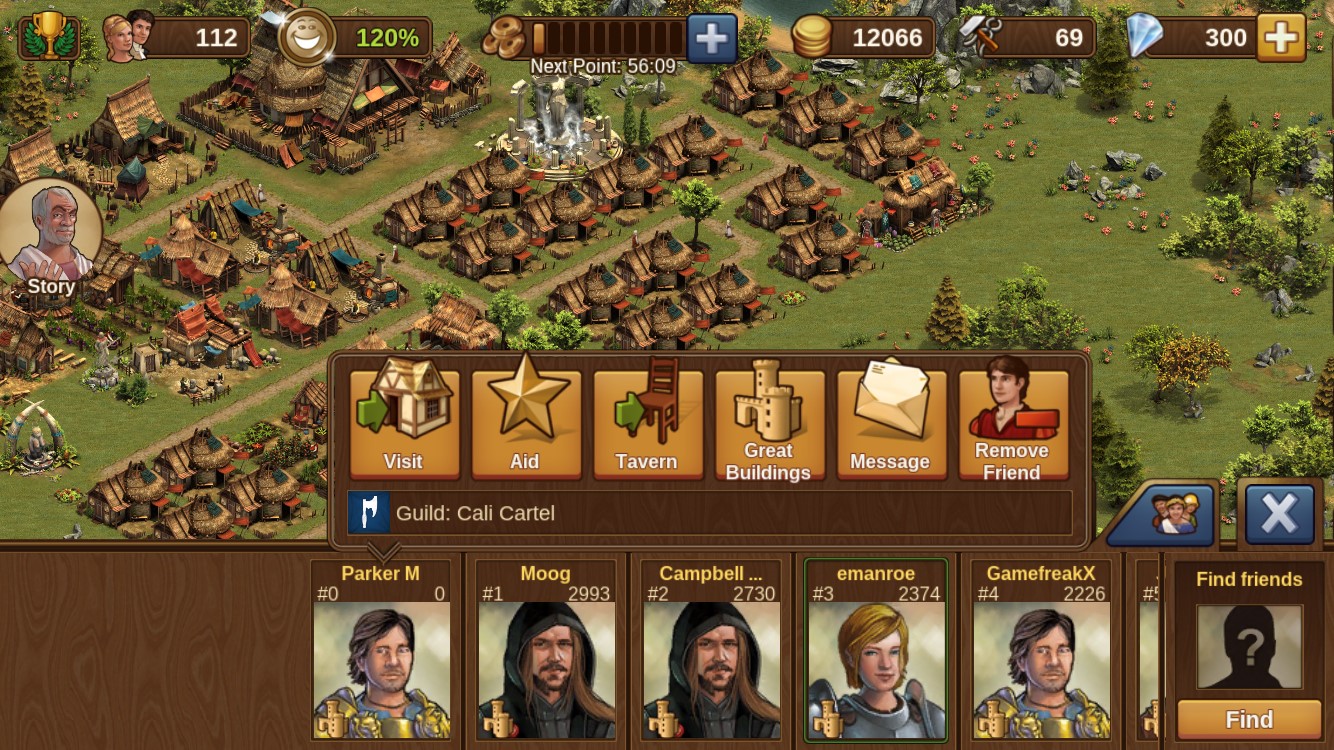The height and width of the screenshot is (750, 1334).
Task: Buy Forge Points with blue plus
Action: click(x=711, y=39)
